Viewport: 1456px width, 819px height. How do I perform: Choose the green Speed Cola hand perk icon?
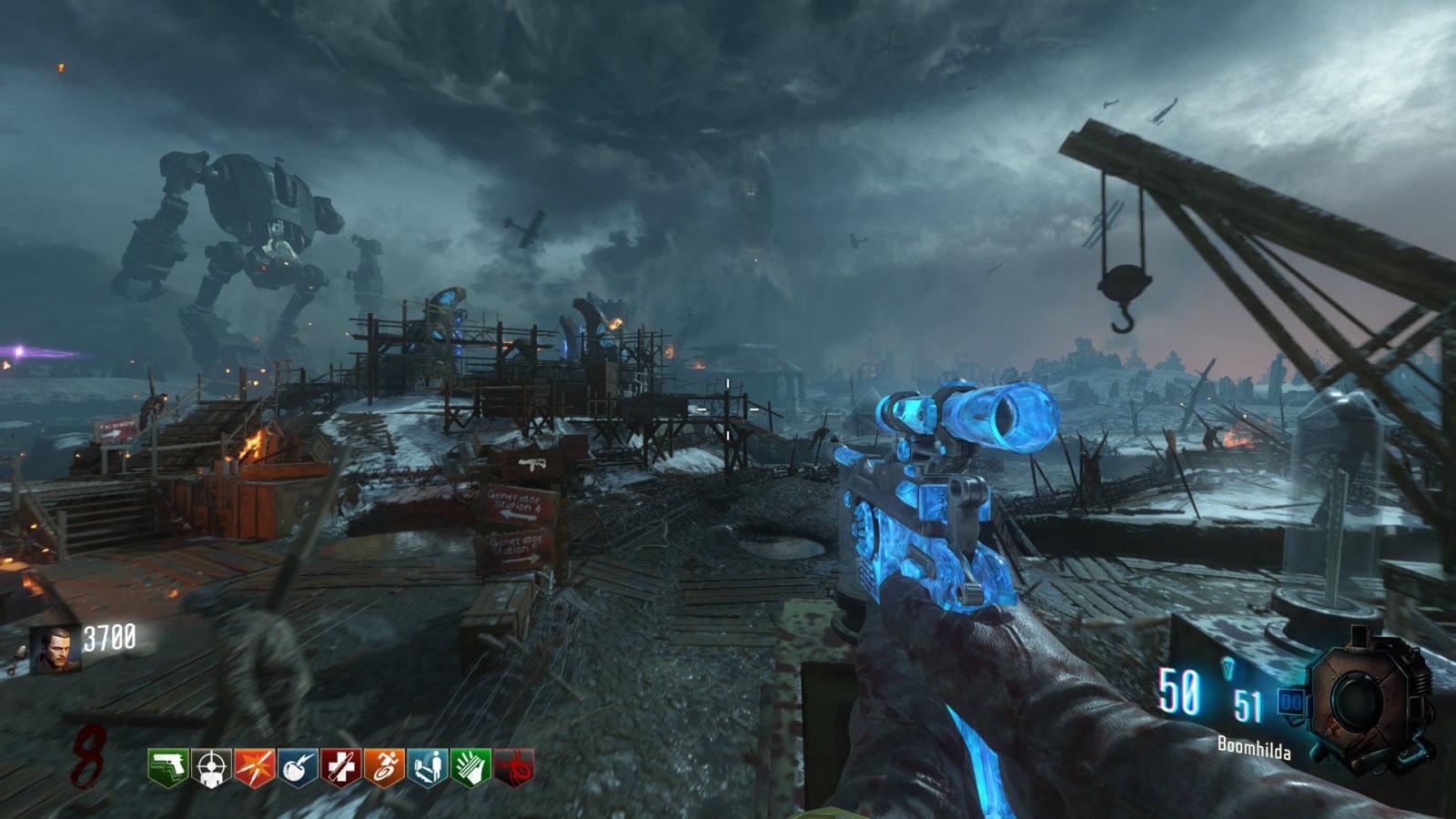point(470,767)
